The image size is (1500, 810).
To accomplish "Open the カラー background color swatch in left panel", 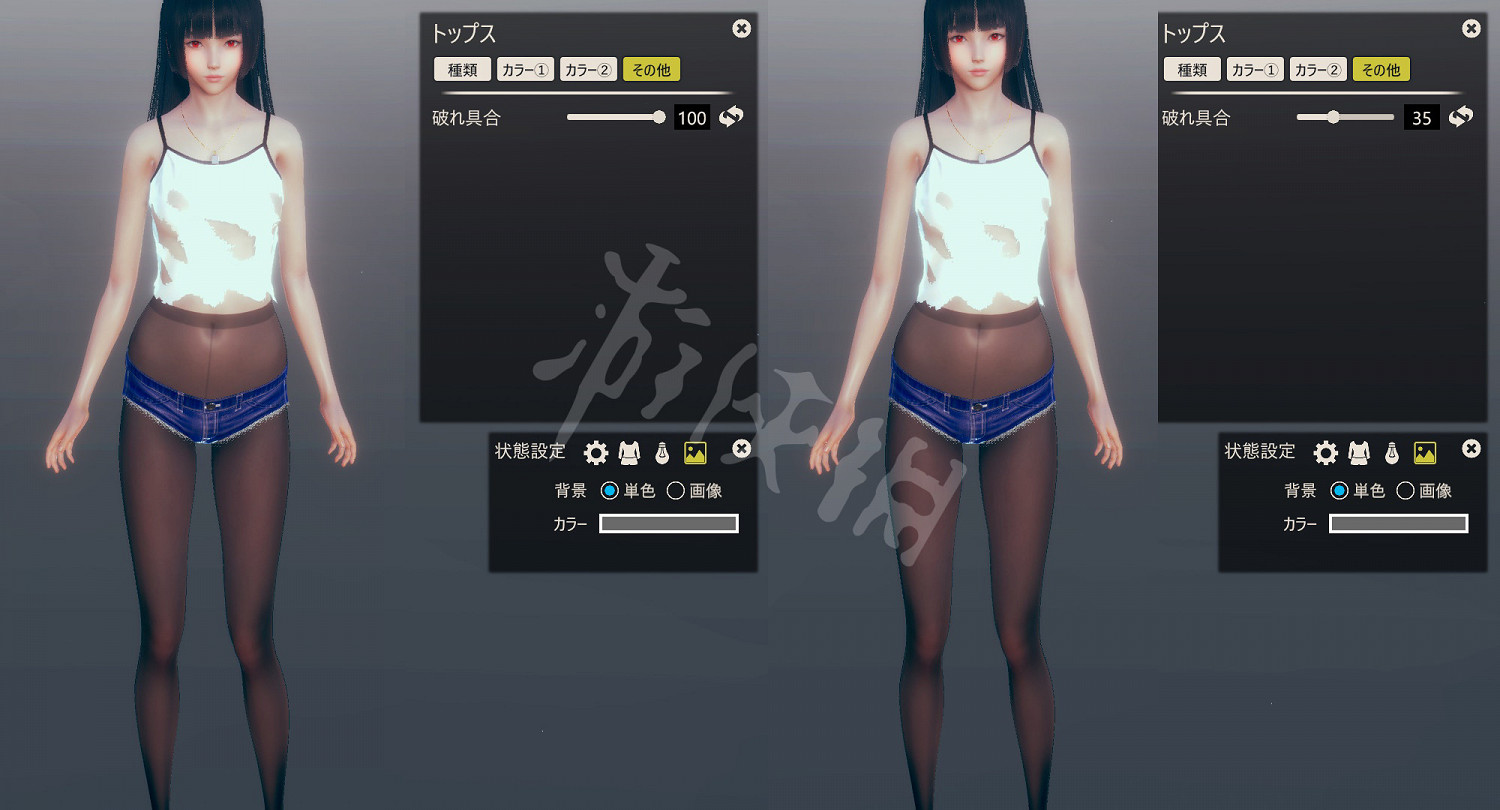I will pyautogui.click(x=668, y=523).
